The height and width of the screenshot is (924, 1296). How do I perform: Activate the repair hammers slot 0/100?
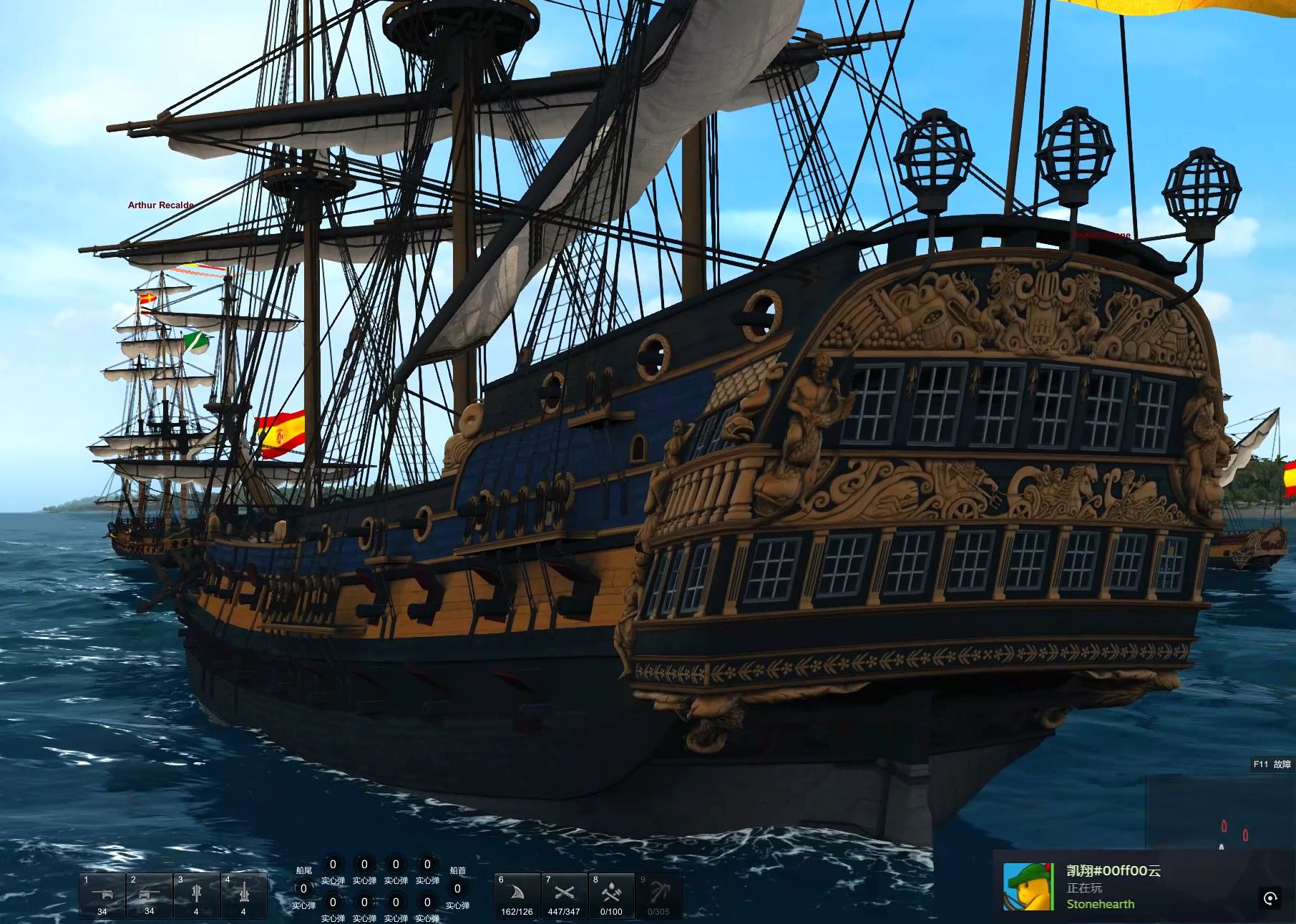click(611, 895)
